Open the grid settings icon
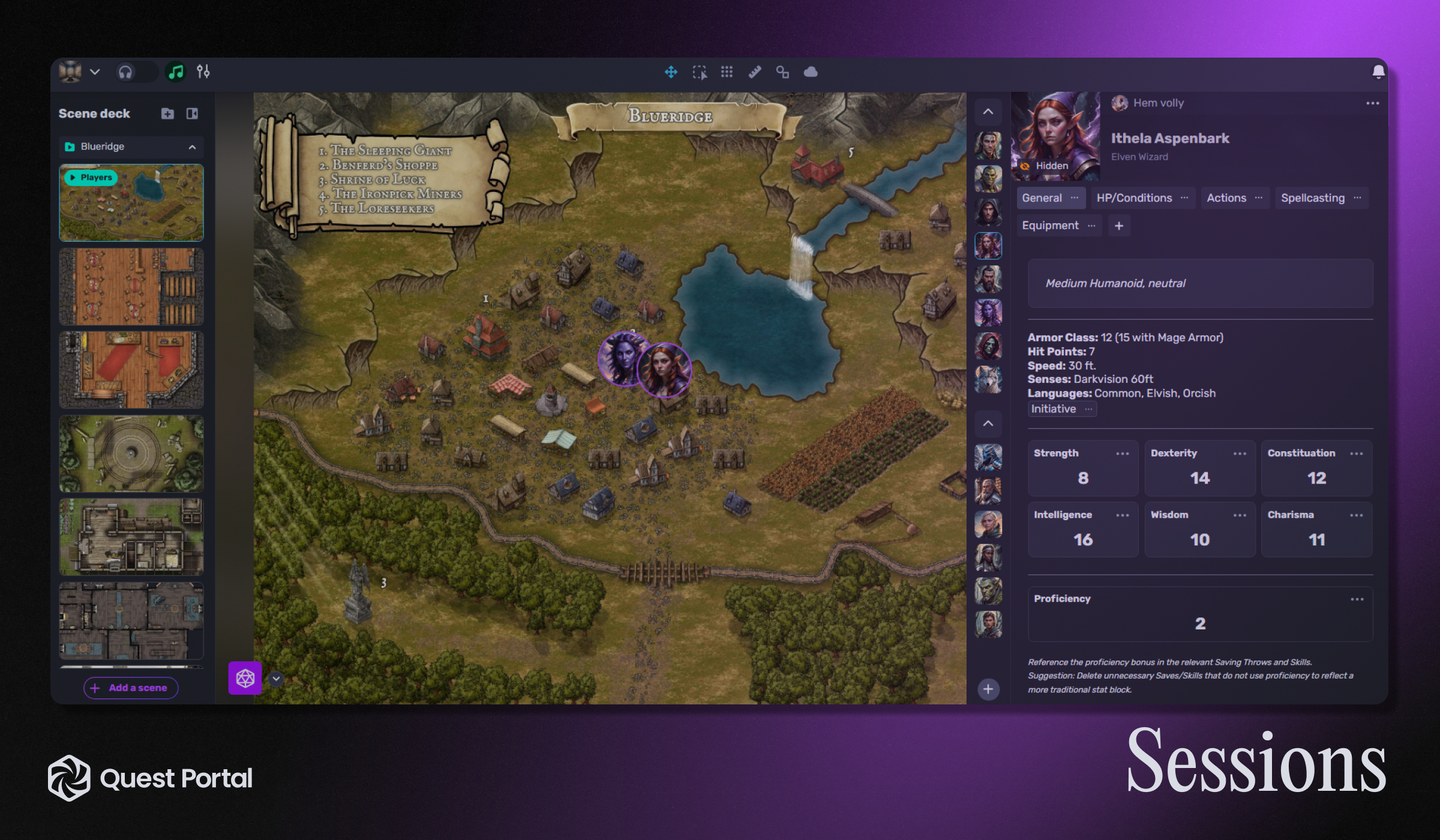Viewport: 1440px width, 840px height. pyautogui.click(x=727, y=72)
